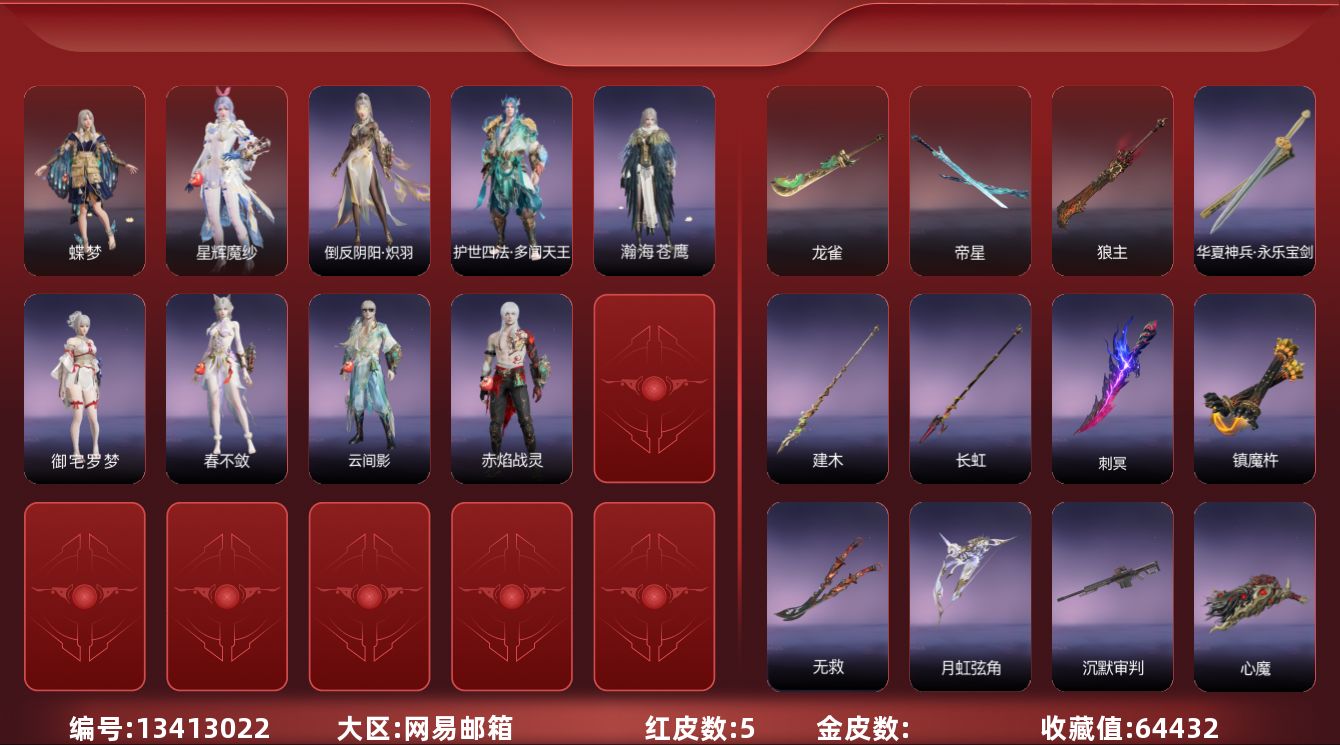Click the account number 13413022
Viewport: 1340px width, 745px height.
pos(163,729)
